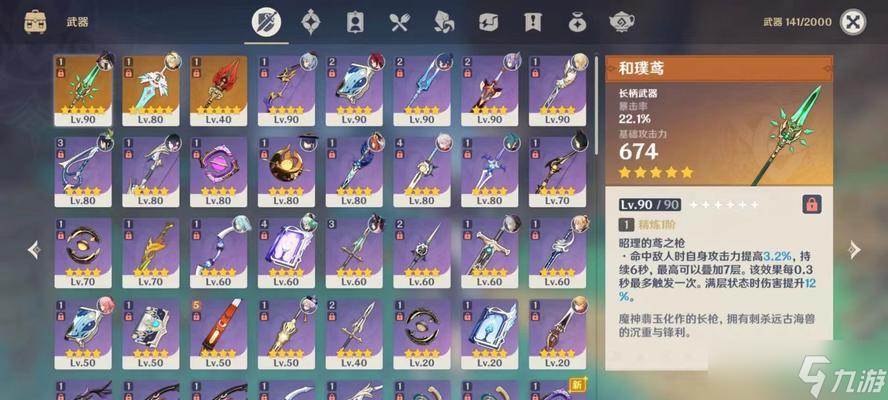
Task: Select the green jade polearm Lv.90 slot
Action: 83,90
